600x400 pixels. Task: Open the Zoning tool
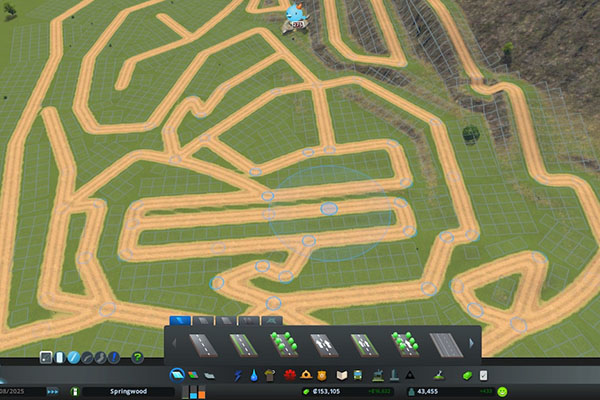193,375
